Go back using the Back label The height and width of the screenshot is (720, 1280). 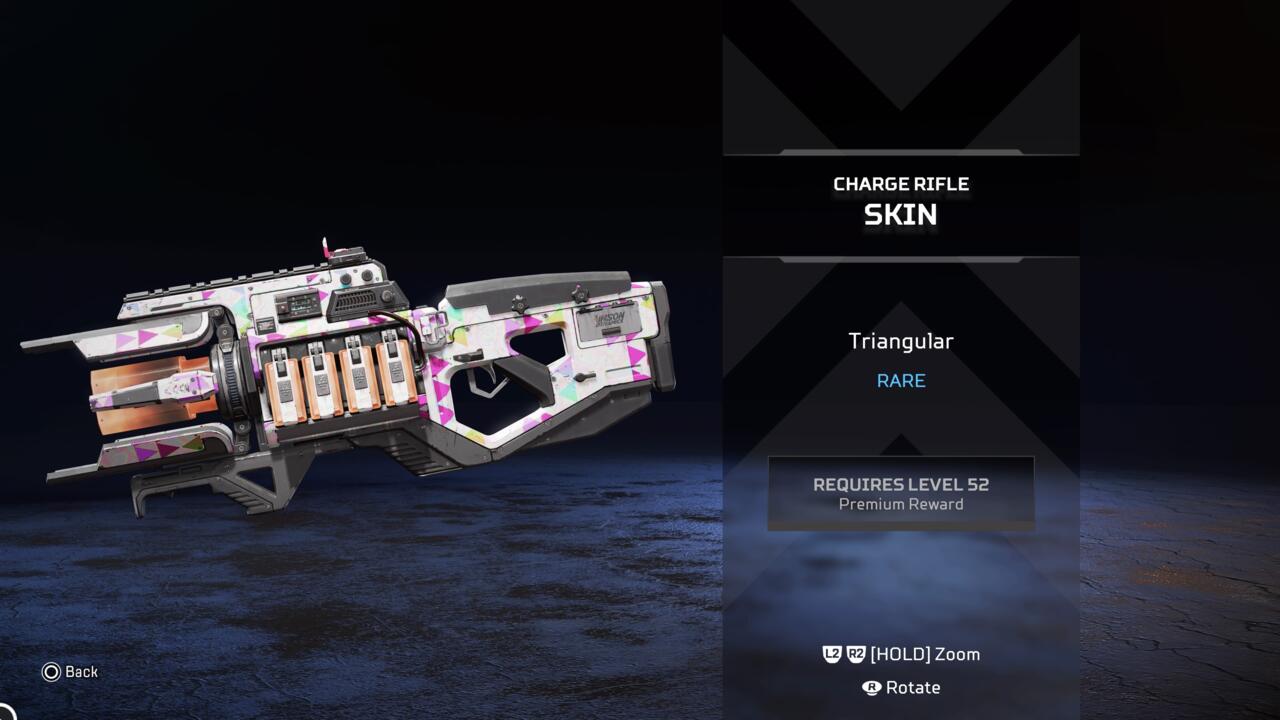pos(71,672)
